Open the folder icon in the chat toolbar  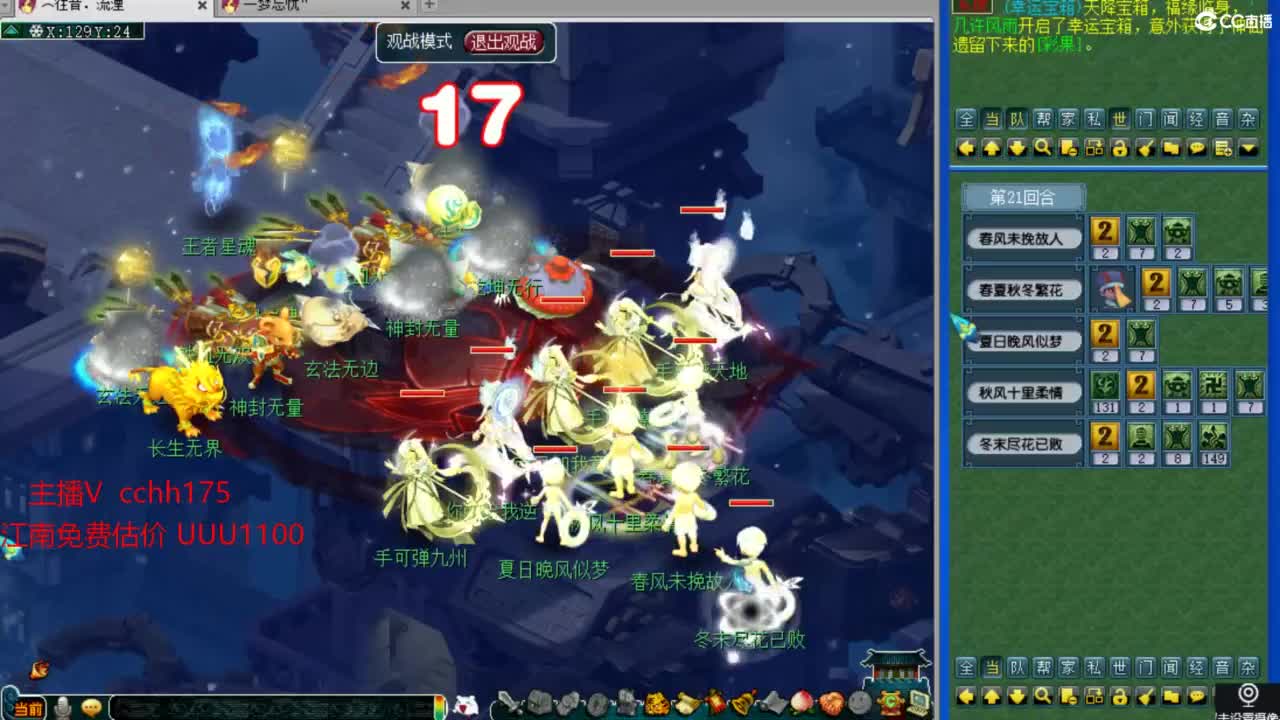pyautogui.click(x=1171, y=148)
